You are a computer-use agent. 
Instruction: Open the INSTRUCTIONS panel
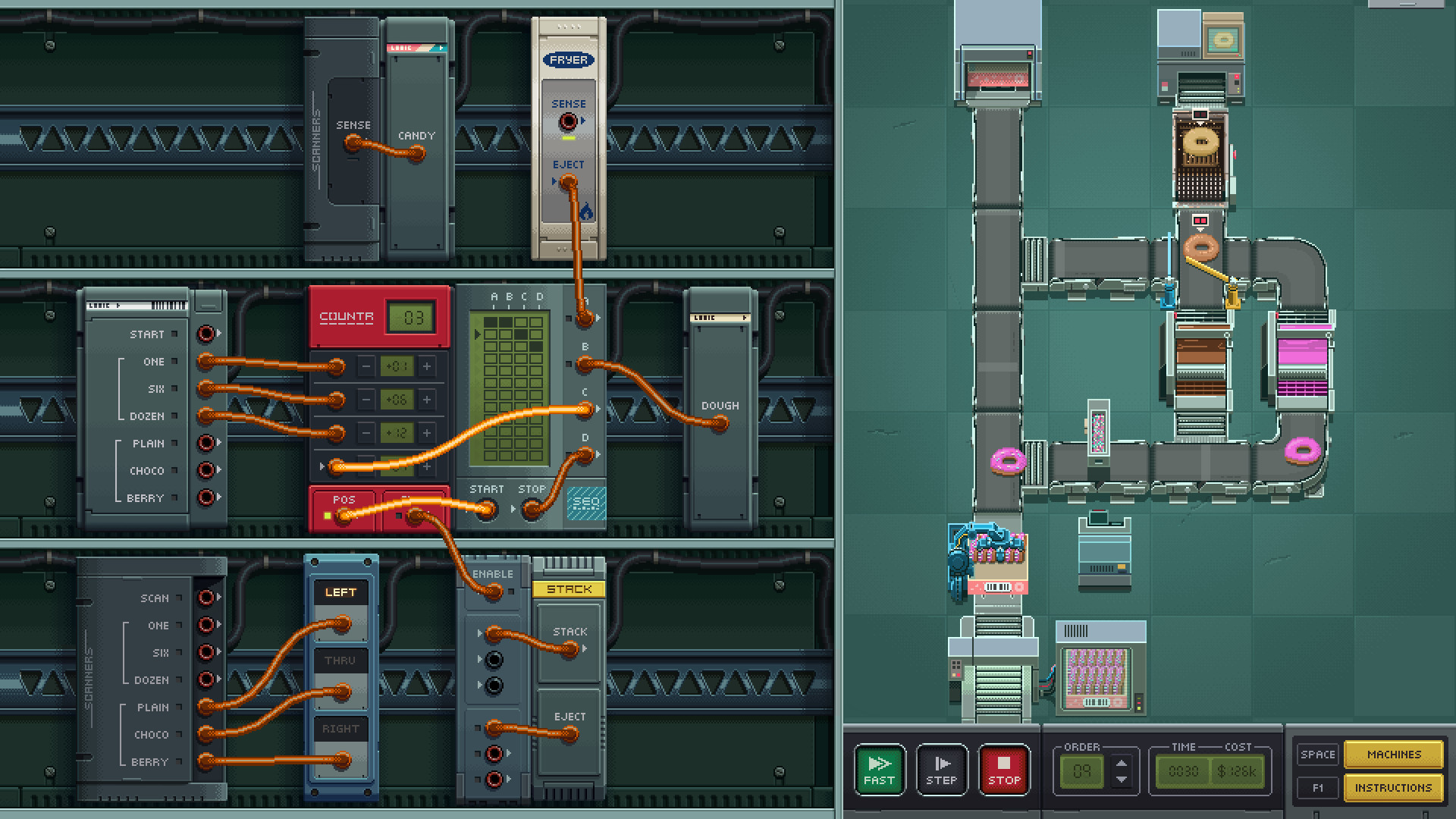click(x=1394, y=788)
